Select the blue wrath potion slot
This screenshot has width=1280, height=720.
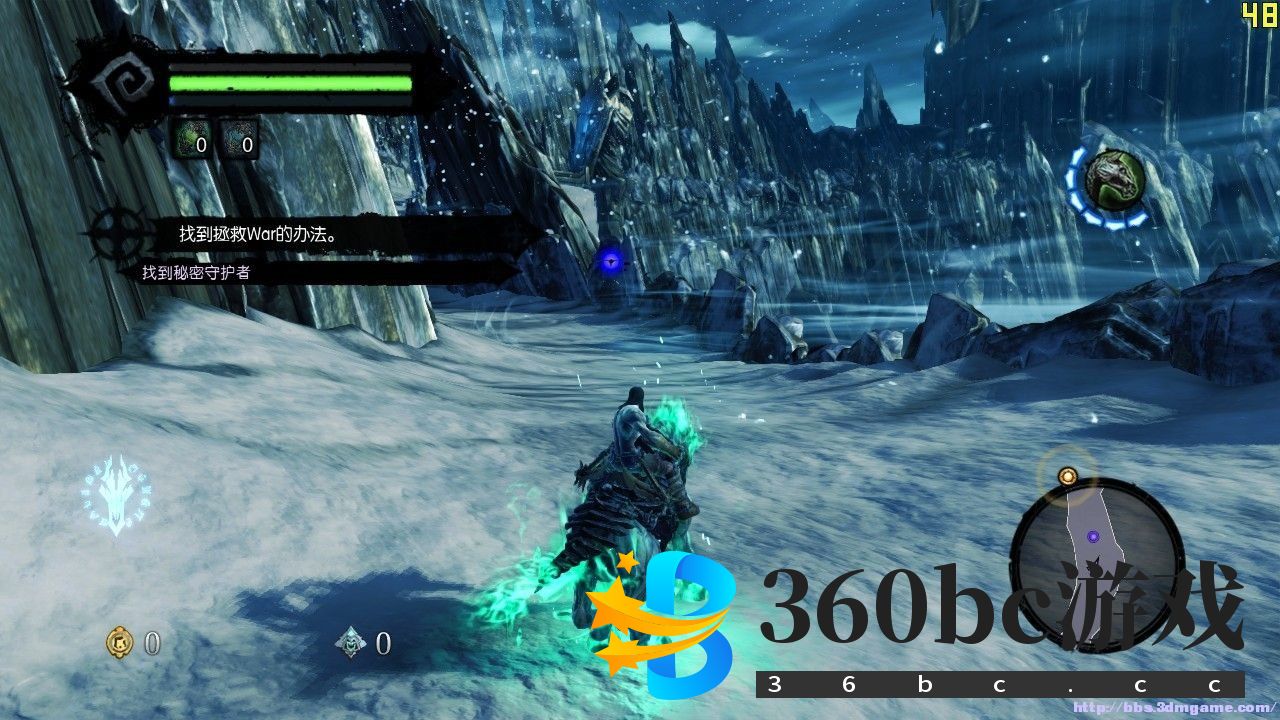(x=239, y=141)
